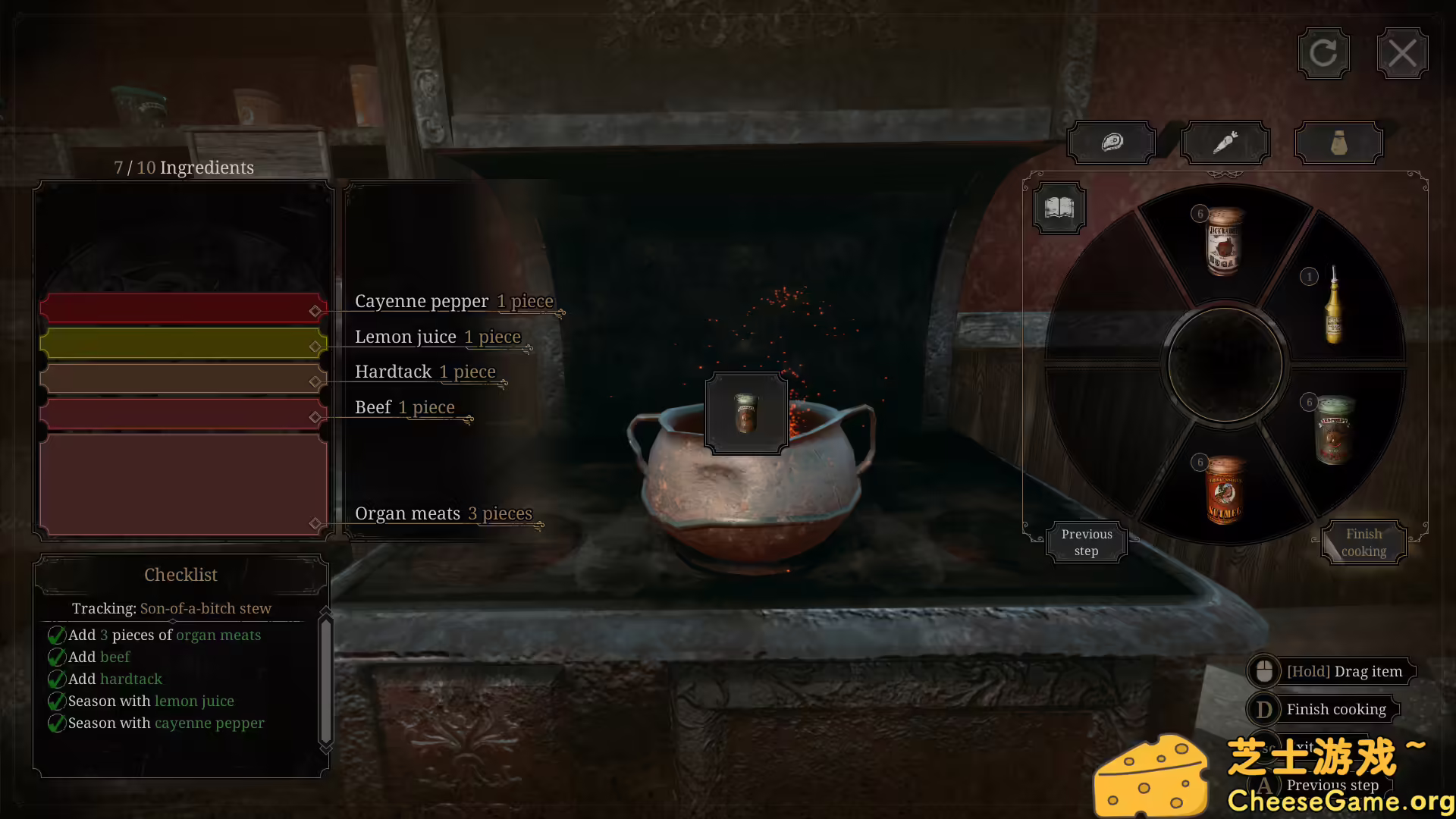The height and width of the screenshot is (819, 1456).
Task: Select the salt shaker seasoning category icon
Action: point(1338,142)
